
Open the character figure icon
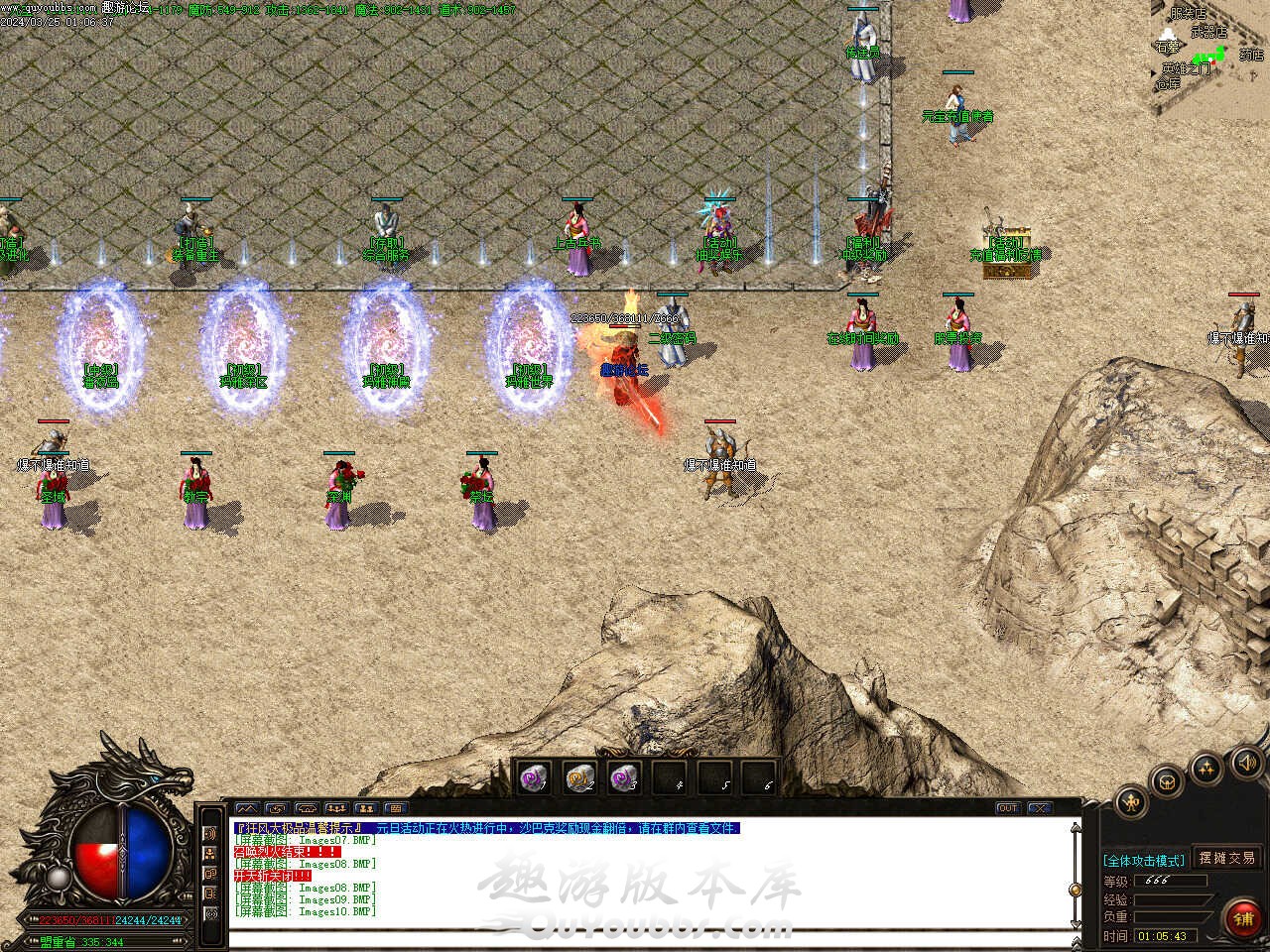click(1131, 801)
